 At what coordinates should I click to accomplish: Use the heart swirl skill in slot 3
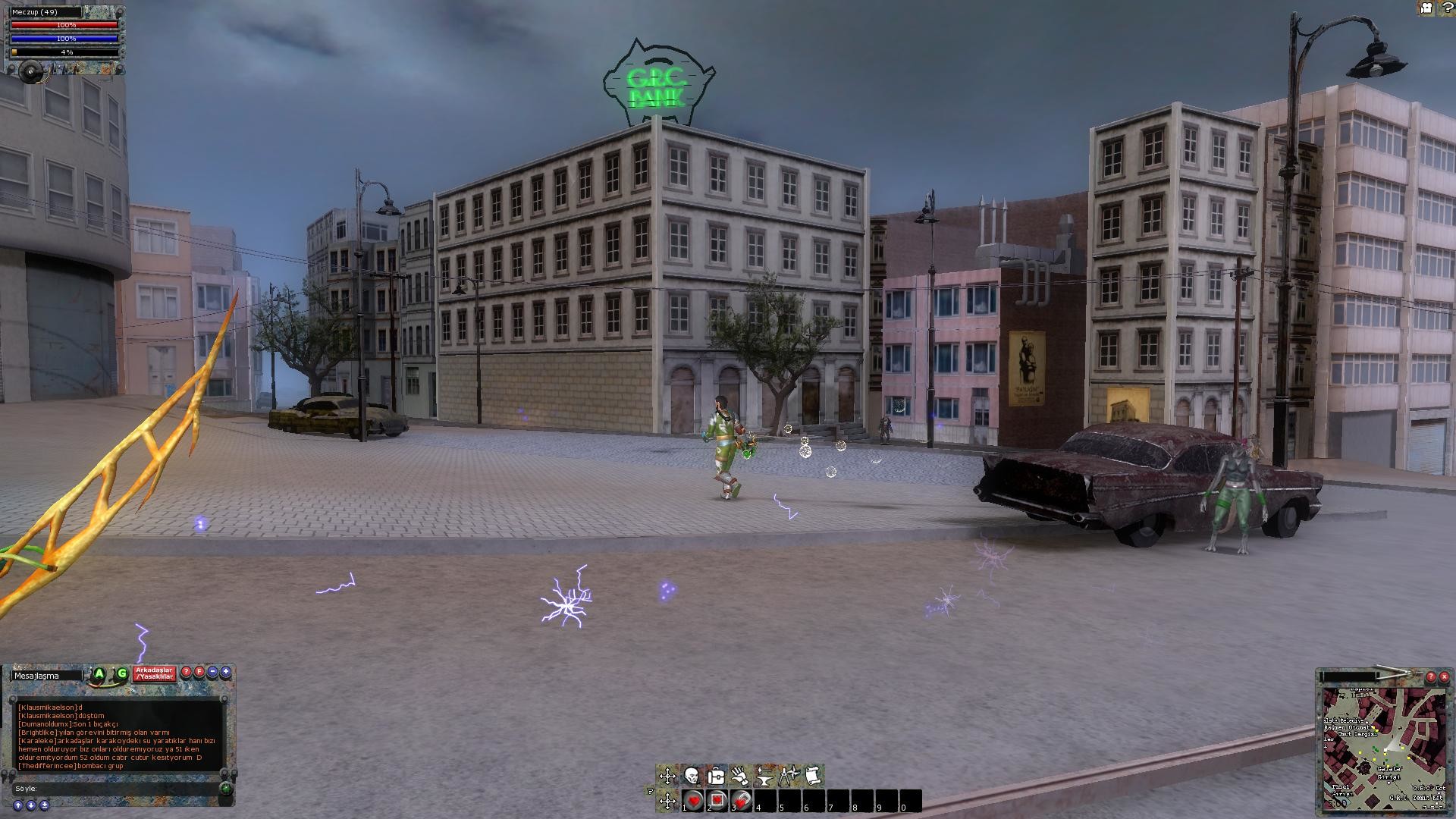coord(742,801)
